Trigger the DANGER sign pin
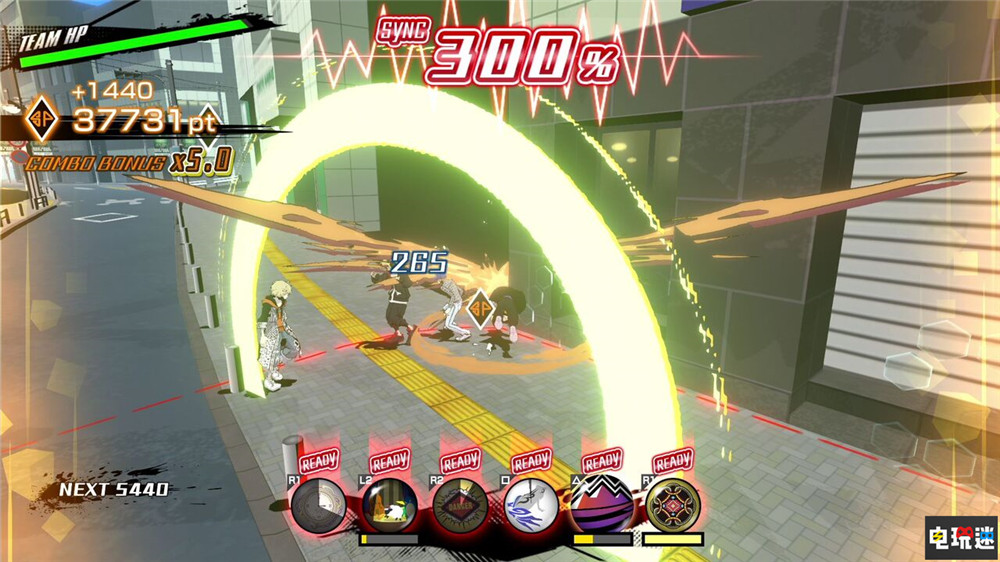The width and height of the screenshot is (1000, 562). point(460,505)
